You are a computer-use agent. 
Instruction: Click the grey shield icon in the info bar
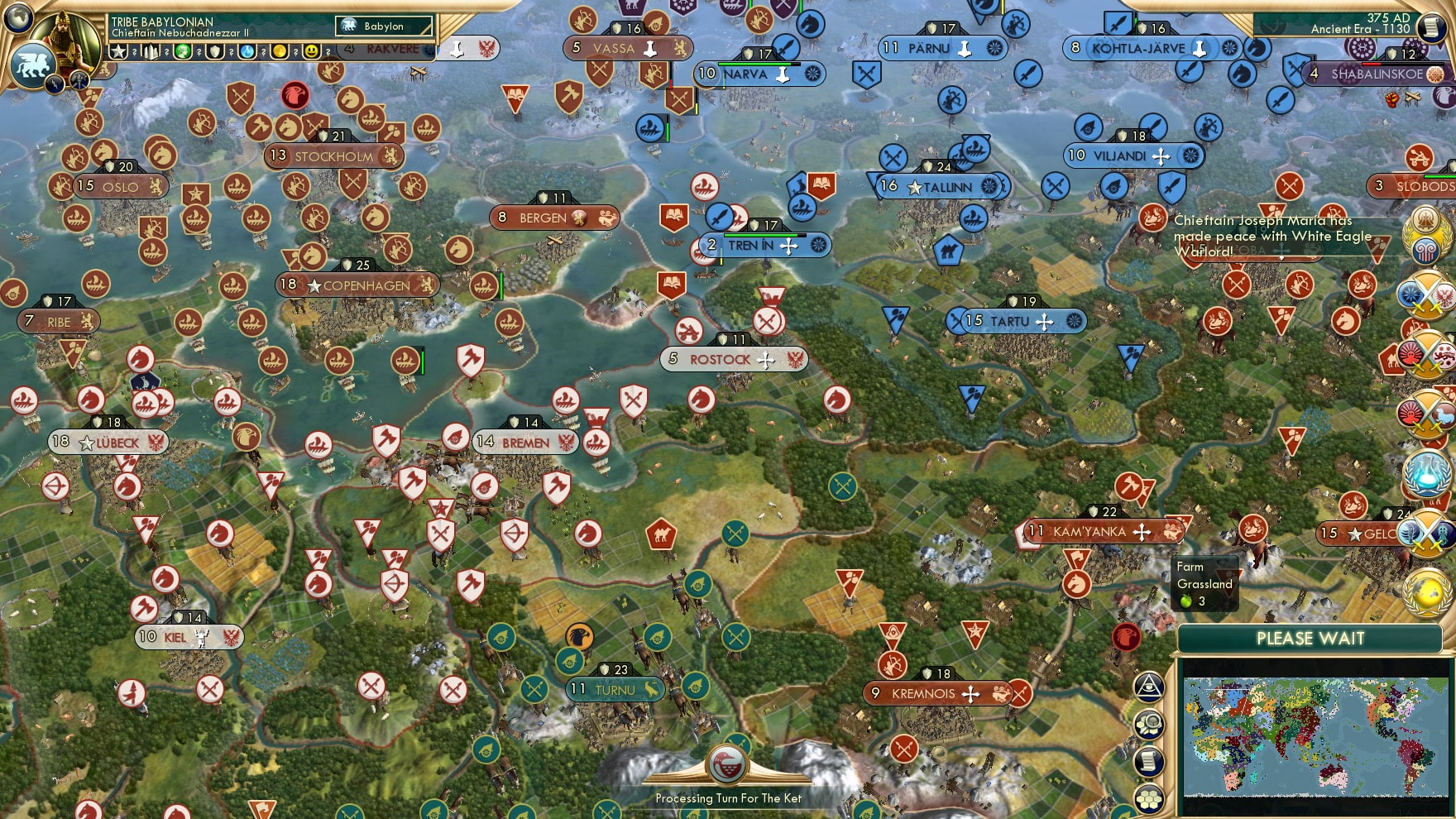(x=215, y=51)
